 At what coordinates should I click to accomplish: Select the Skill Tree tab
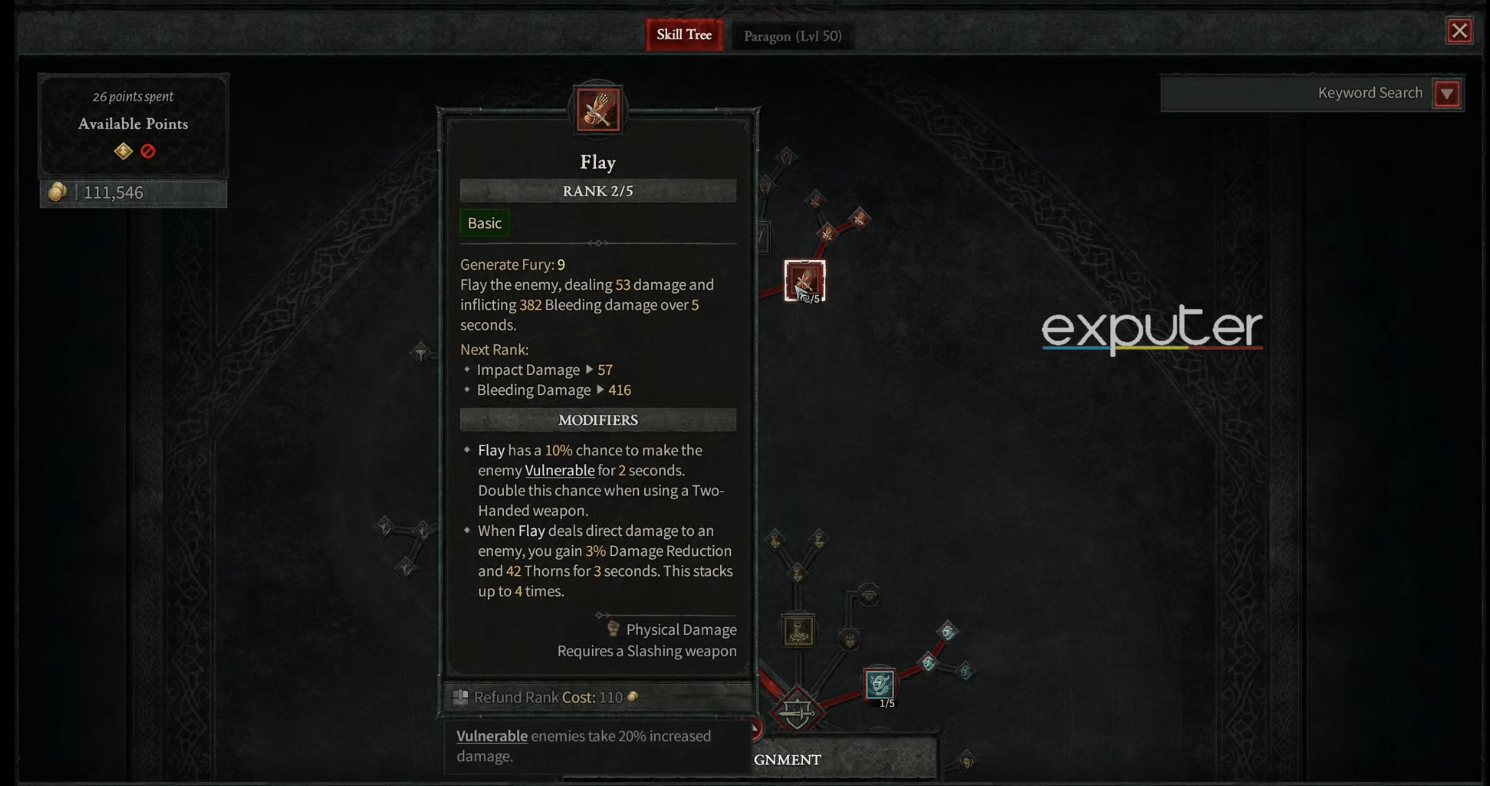(x=684, y=33)
